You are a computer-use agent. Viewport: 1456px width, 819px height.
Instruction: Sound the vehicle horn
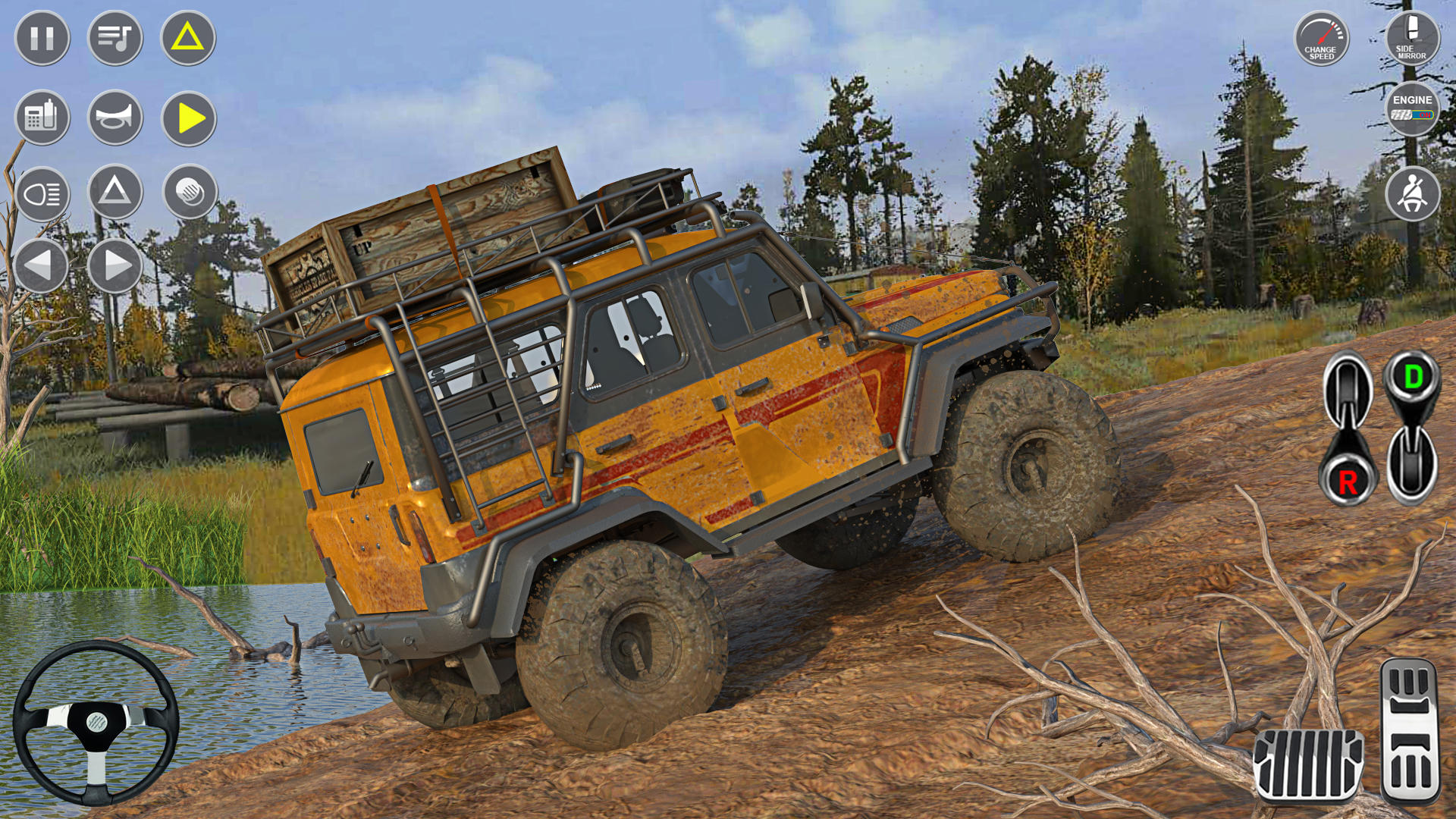[x=114, y=118]
